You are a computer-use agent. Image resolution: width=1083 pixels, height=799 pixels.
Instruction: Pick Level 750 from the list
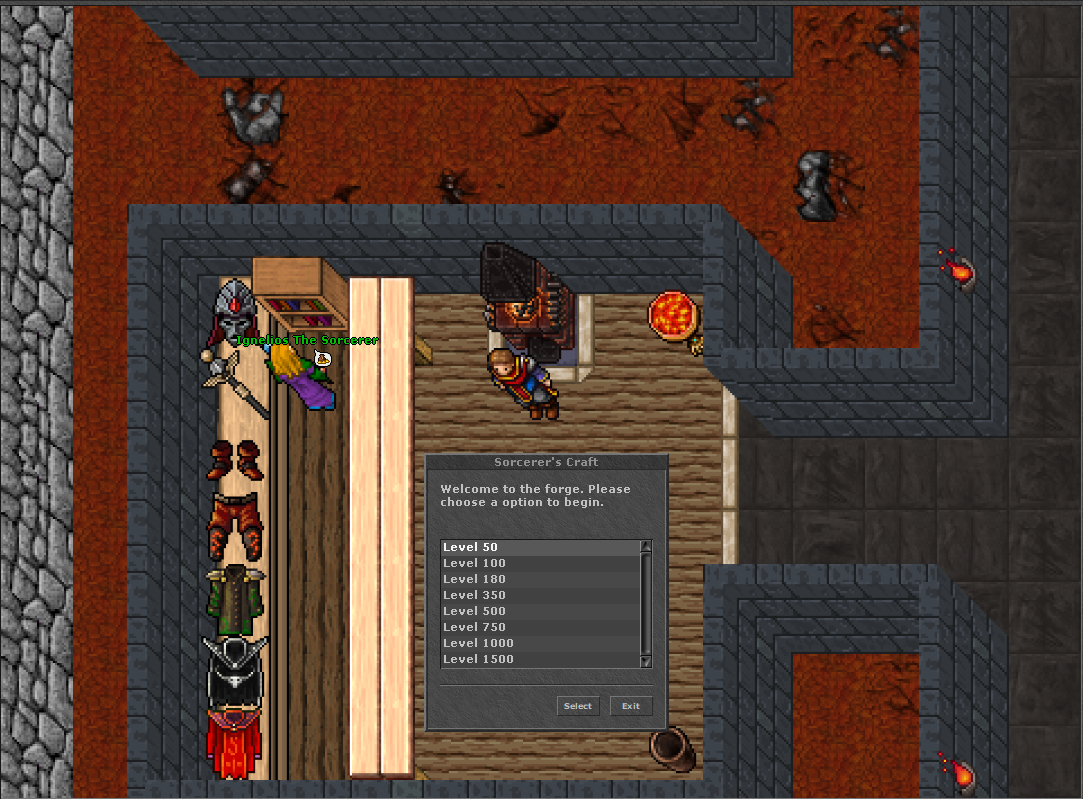click(539, 627)
